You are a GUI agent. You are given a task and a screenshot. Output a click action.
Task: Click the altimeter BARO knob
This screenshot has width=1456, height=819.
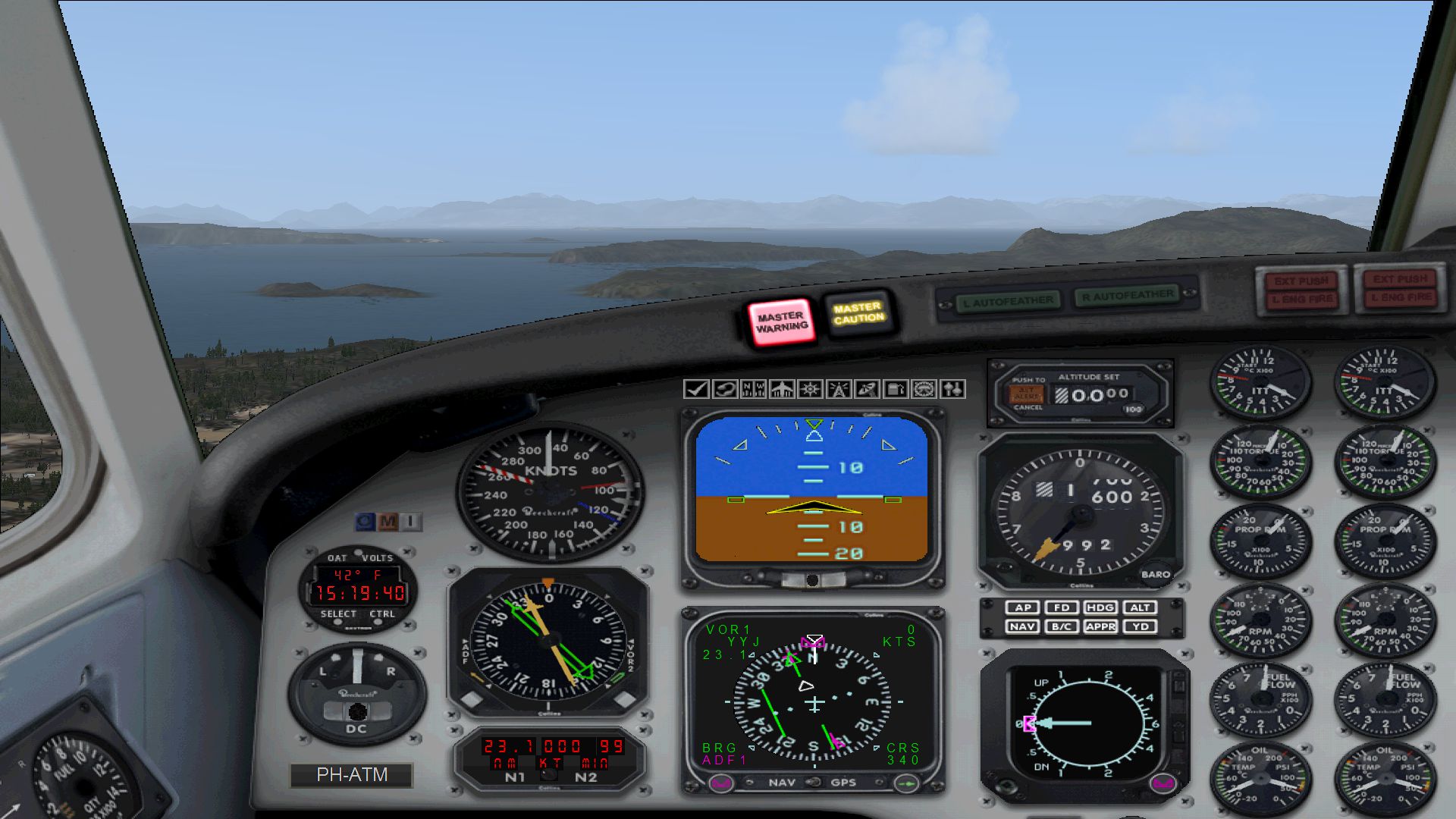[x=1156, y=574]
